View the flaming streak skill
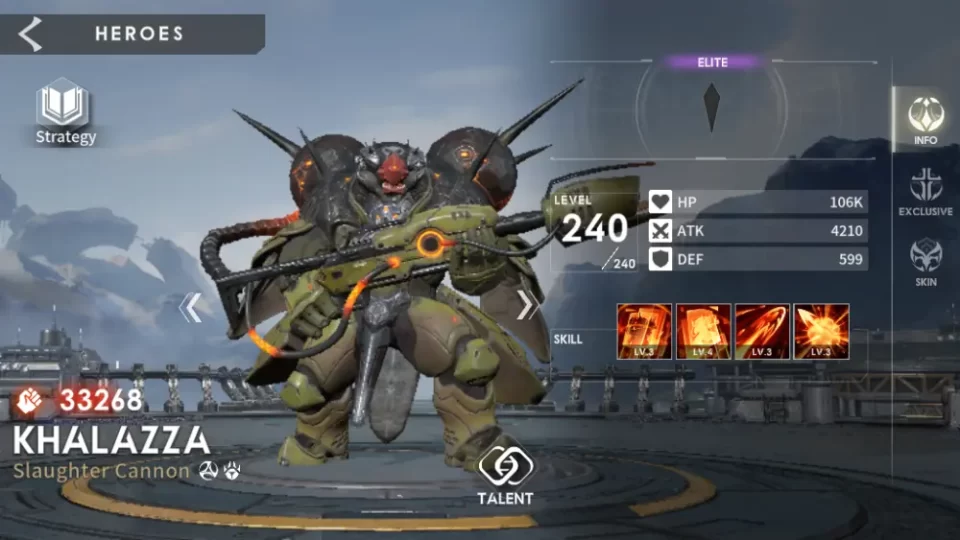Screen dimensions: 960x540 tap(762, 331)
